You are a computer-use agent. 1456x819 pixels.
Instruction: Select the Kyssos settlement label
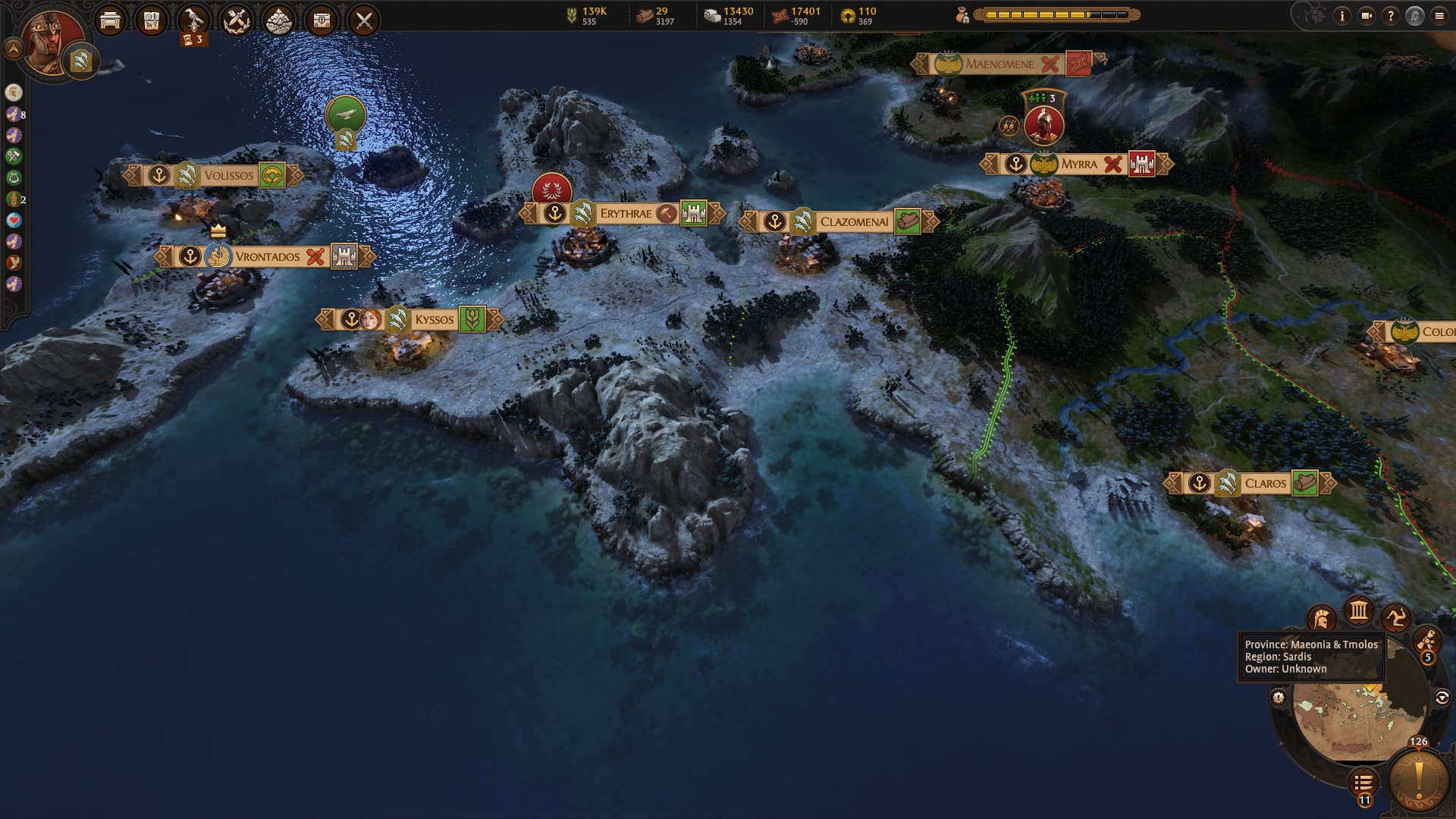(434, 319)
